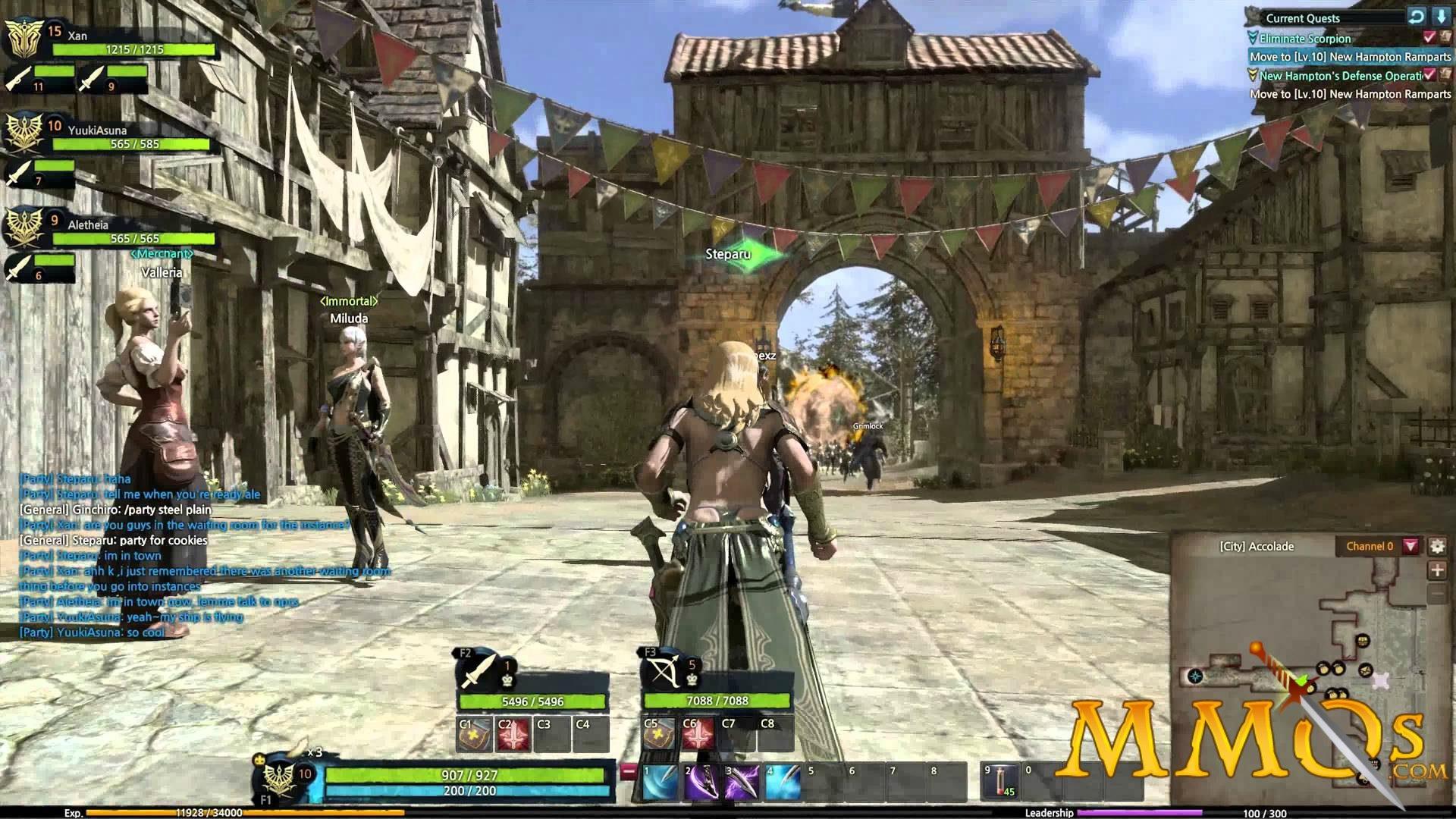Toggle tracking checkbox for Eliminate Scorpion
This screenshot has height=819, width=1456.
pyautogui.click(x=1429, y=37)
